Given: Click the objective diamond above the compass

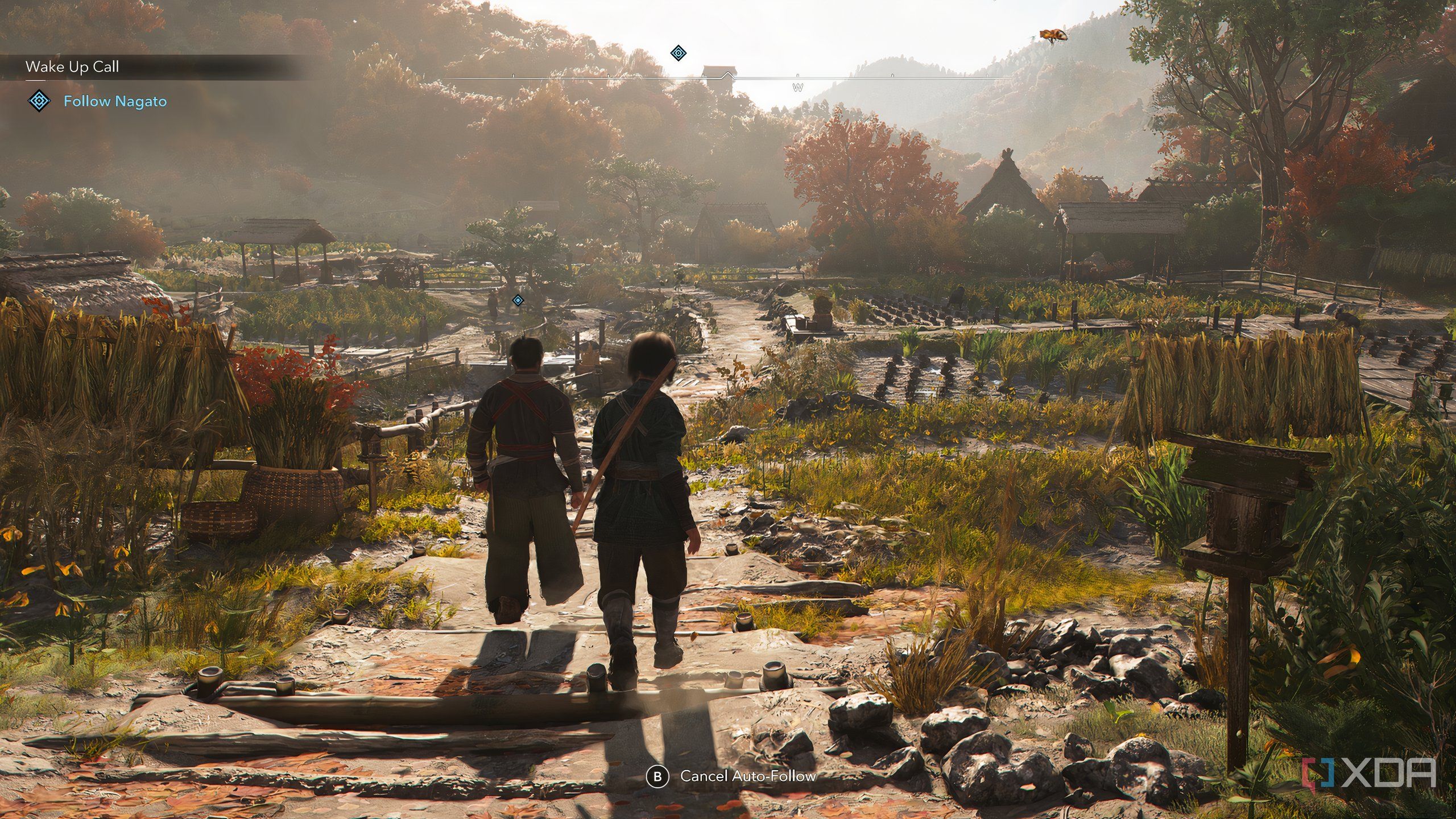Looking at the screenshot, I should 678,53.
